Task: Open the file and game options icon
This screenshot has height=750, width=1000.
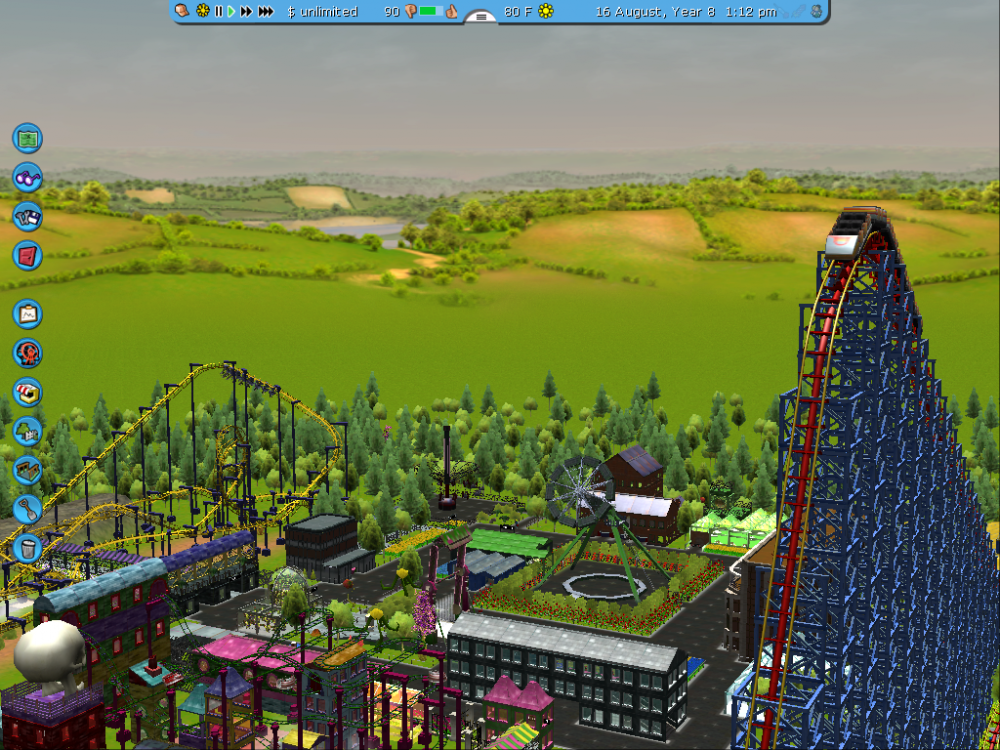Action: (27, 216)
